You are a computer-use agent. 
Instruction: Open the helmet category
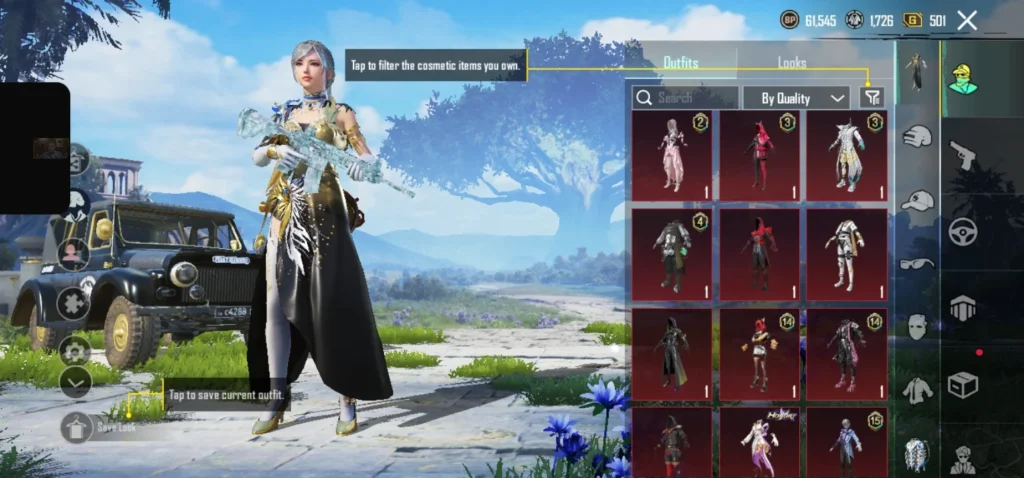[917, 137]
